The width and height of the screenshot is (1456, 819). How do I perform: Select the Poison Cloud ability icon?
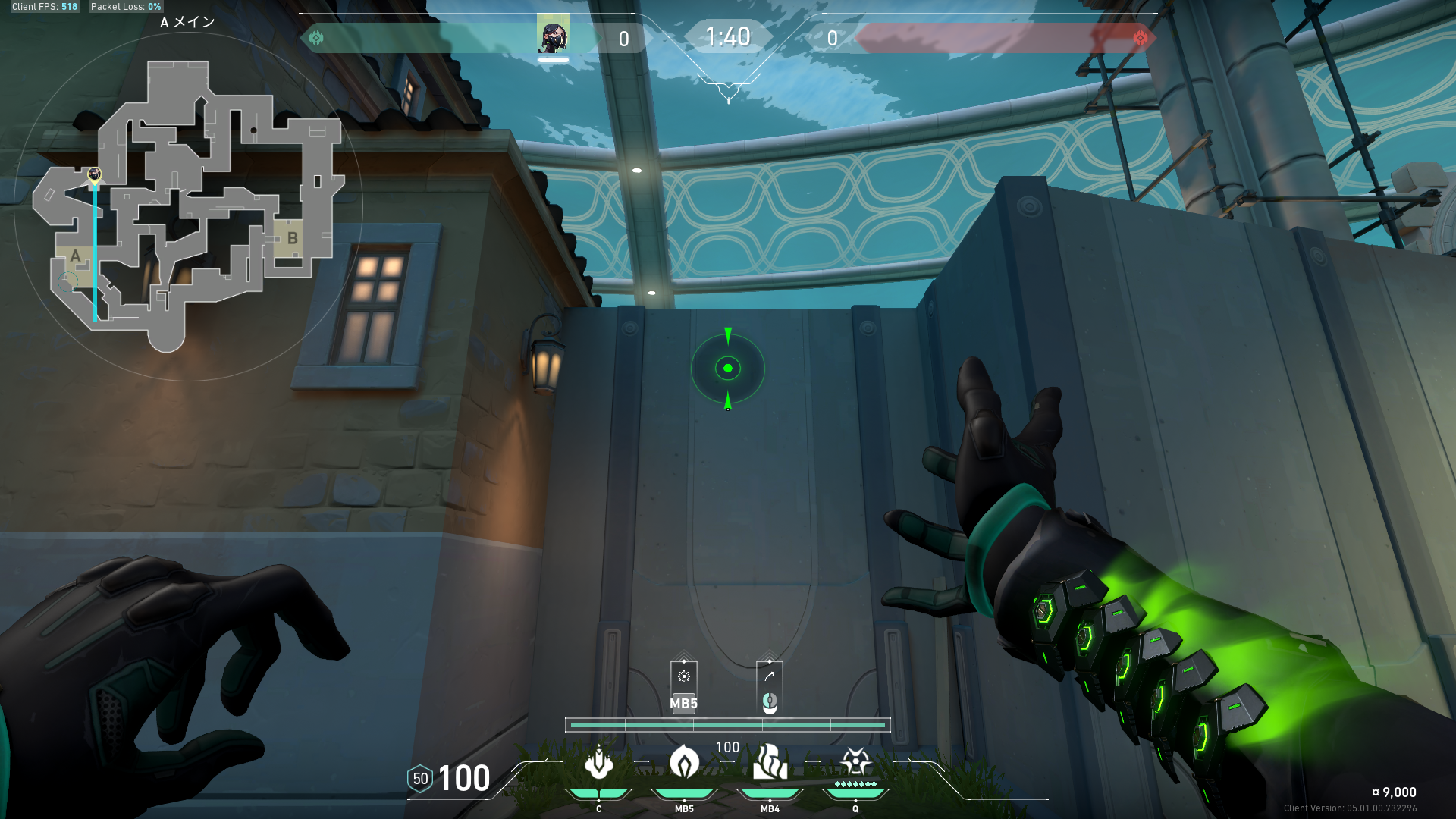(684, 762)
